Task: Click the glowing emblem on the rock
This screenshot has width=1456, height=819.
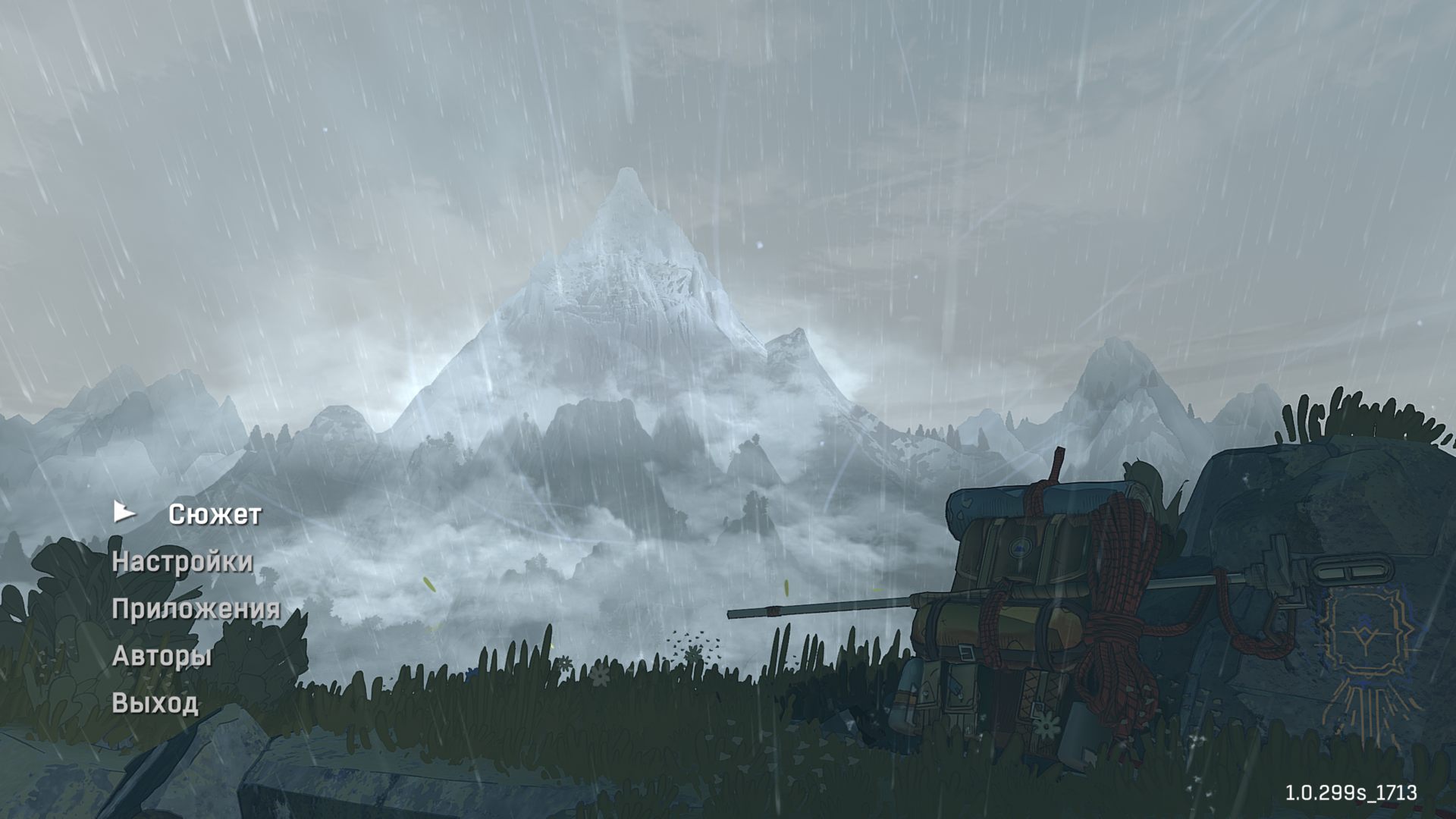Action: 1365,637
